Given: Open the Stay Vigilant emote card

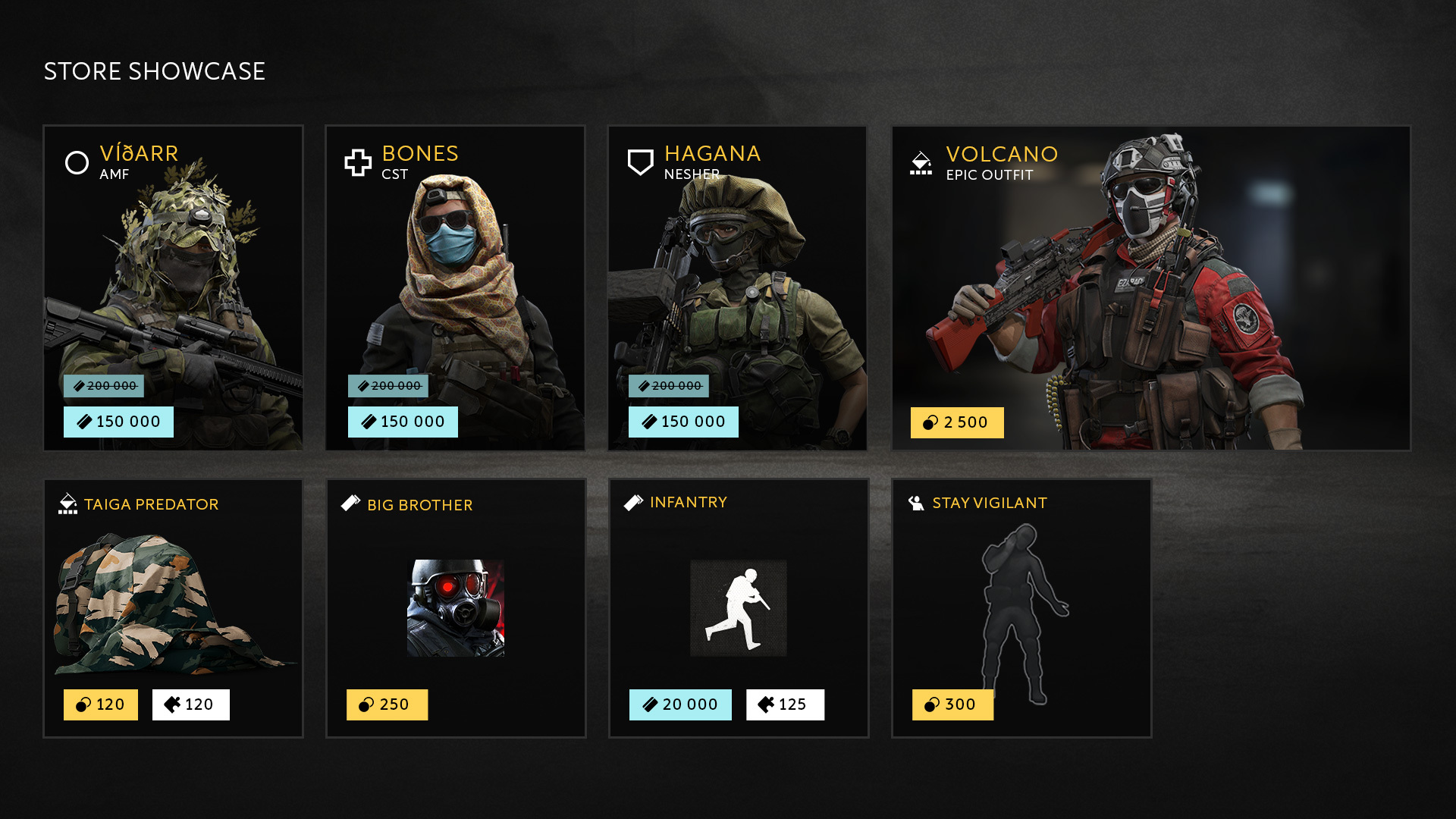Looking at the screenshot, I should point(1021,599).
